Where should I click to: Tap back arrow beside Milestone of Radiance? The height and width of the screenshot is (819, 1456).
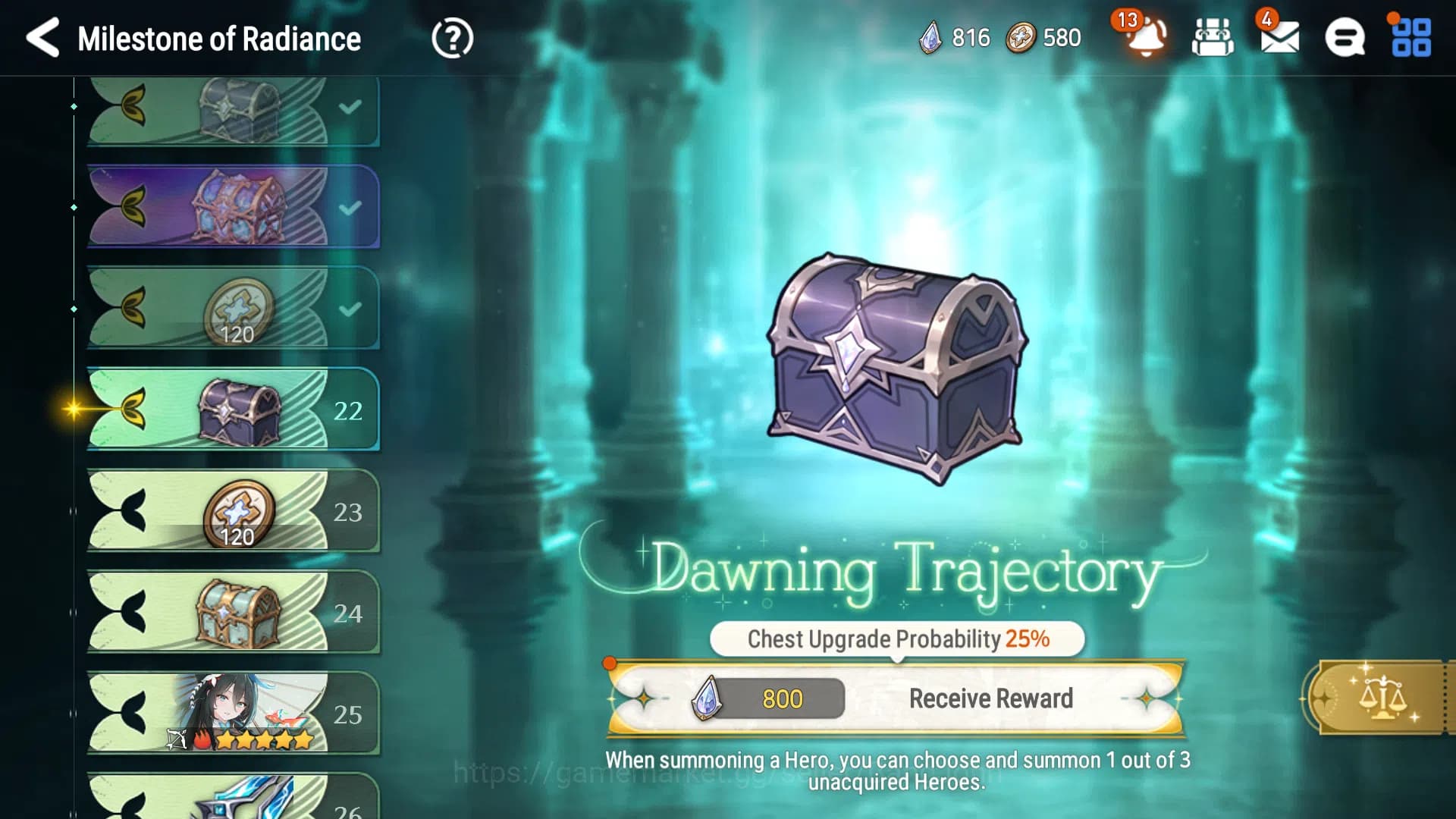click(42, 38)
